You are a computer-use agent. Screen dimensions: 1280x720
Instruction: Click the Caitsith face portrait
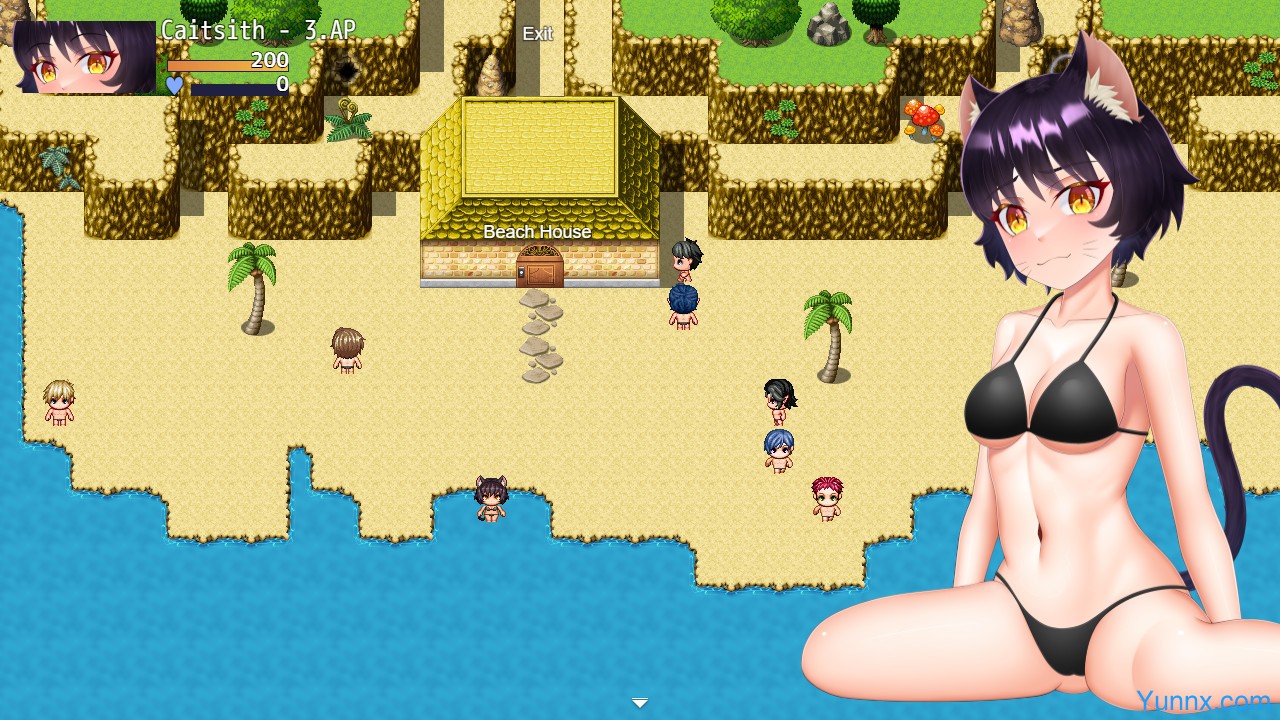[x=85, y=57]
